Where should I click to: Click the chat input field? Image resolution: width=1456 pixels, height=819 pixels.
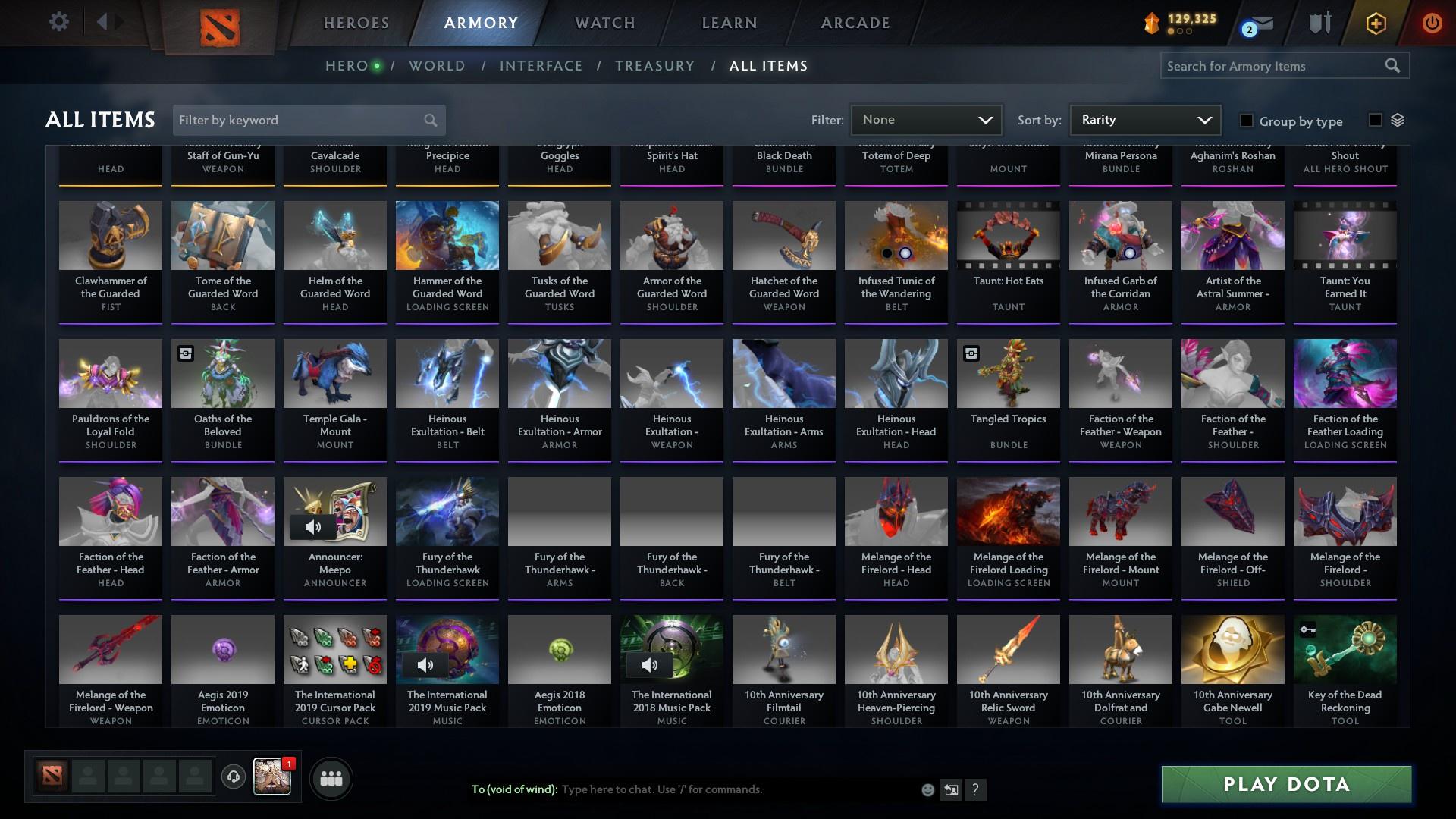coord(720,789)
